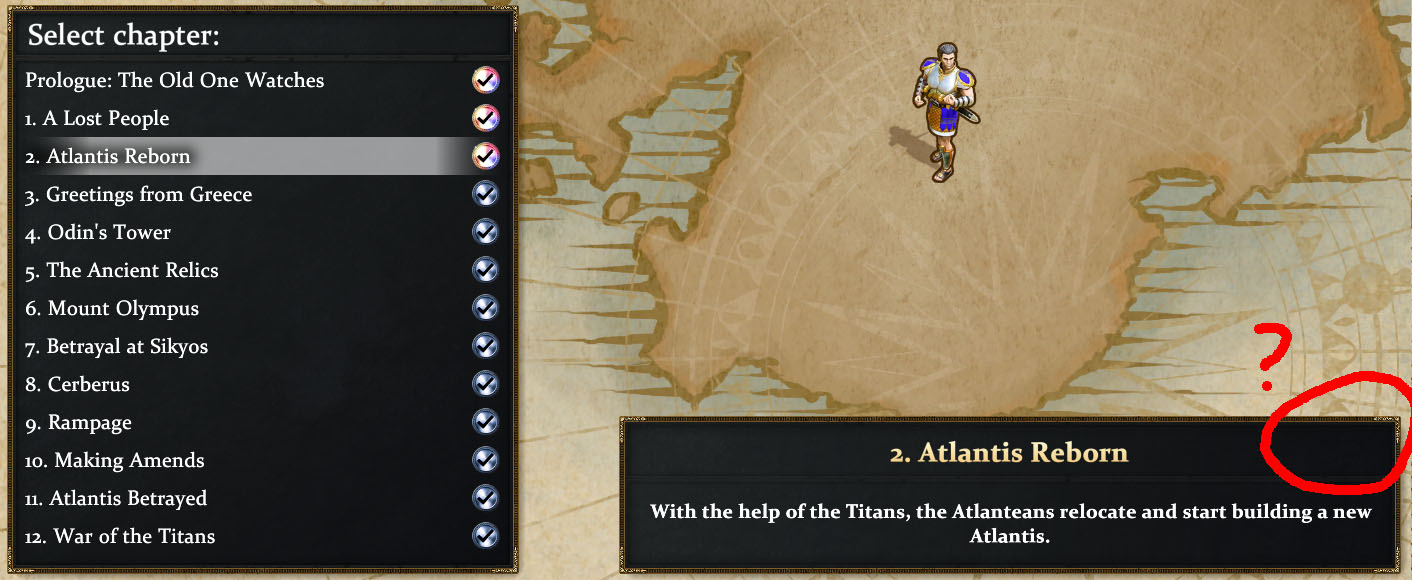Choose chapter 4. Odin's Tower
Screen dimensions: 1412x580
(x=98, y=232)
